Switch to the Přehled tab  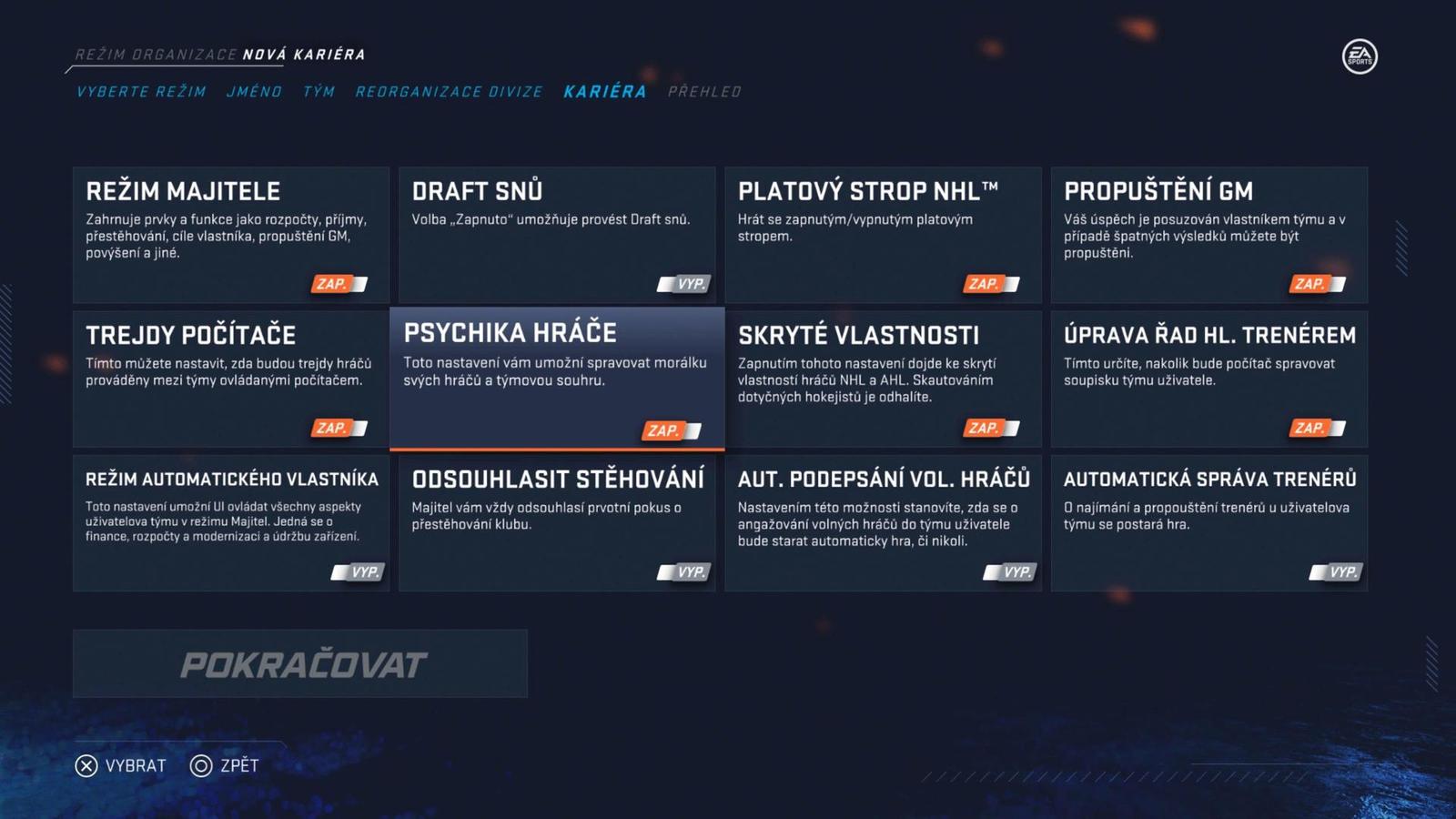705,91
